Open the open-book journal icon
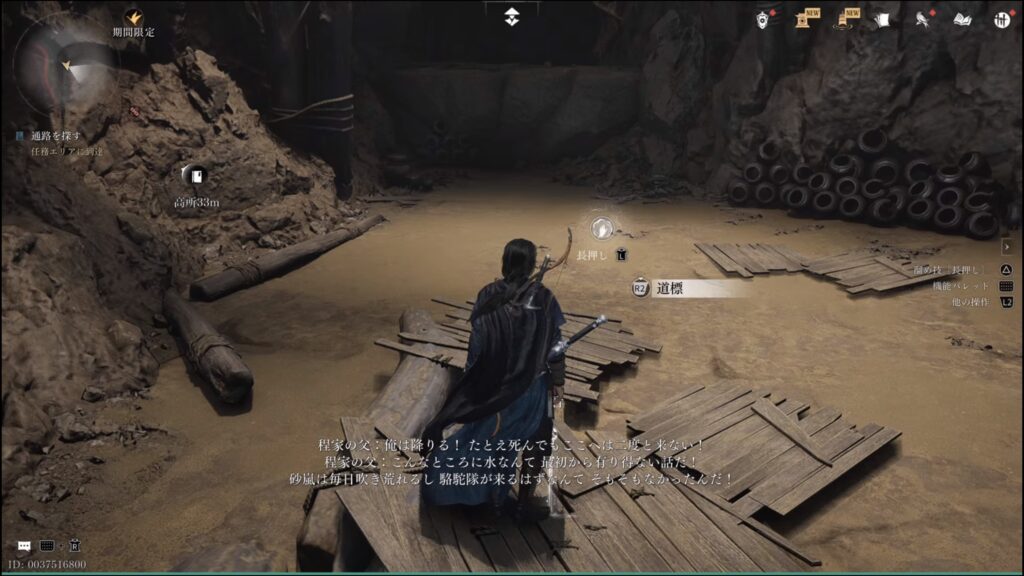This screenshot has width=1024, height=576. pyautogui.click(x=962, y=19)
